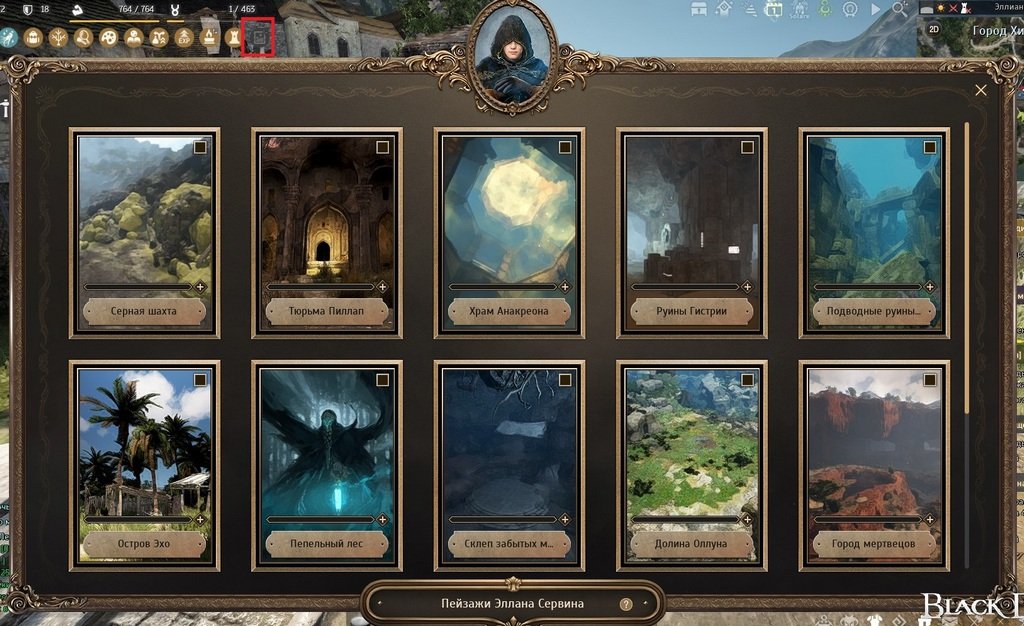Switch the minimap to 2D mode
The height and width of the screenshot is (626, 1024).
coord(934,30)
